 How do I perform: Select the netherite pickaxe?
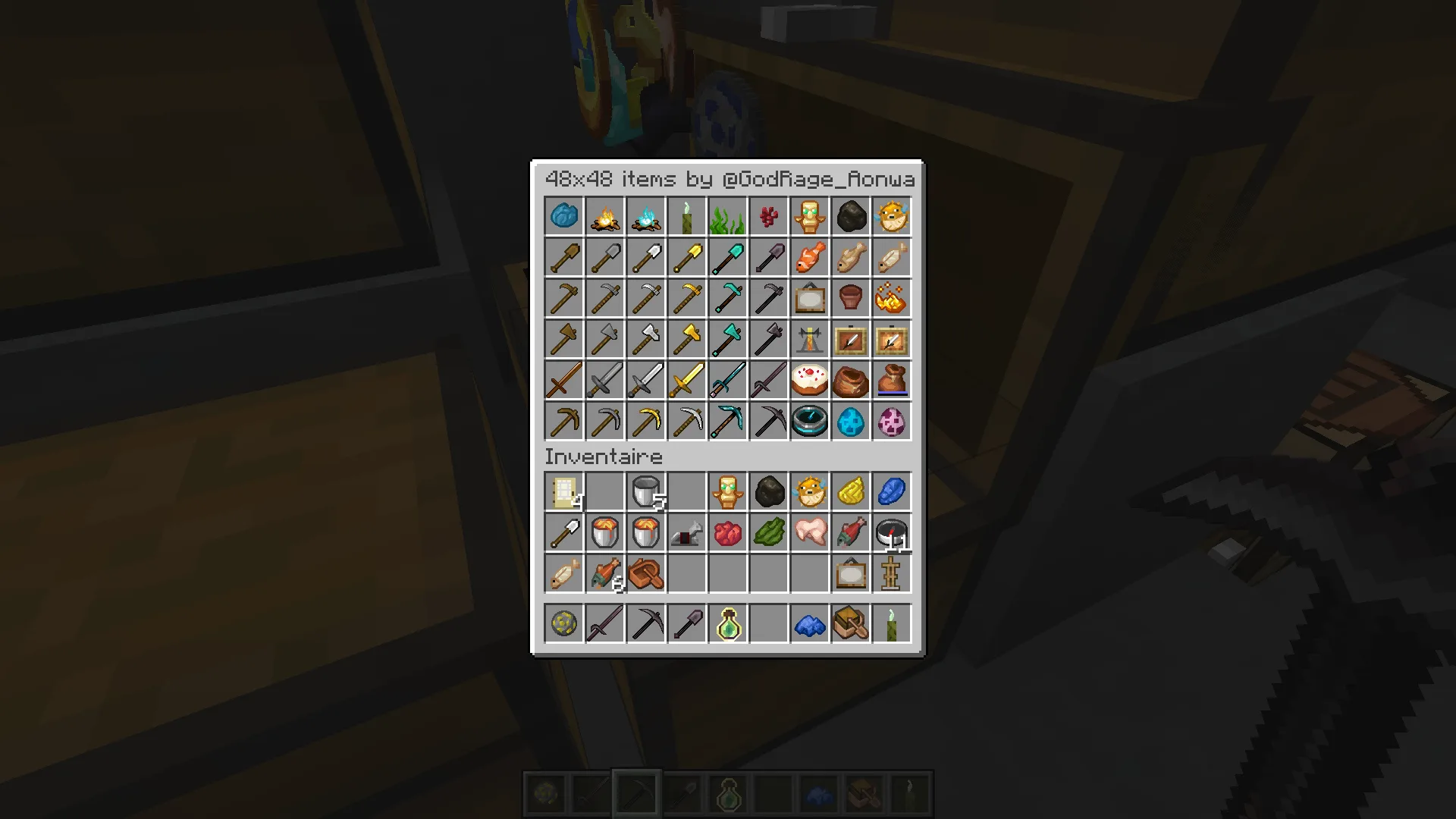click(768, 421)
